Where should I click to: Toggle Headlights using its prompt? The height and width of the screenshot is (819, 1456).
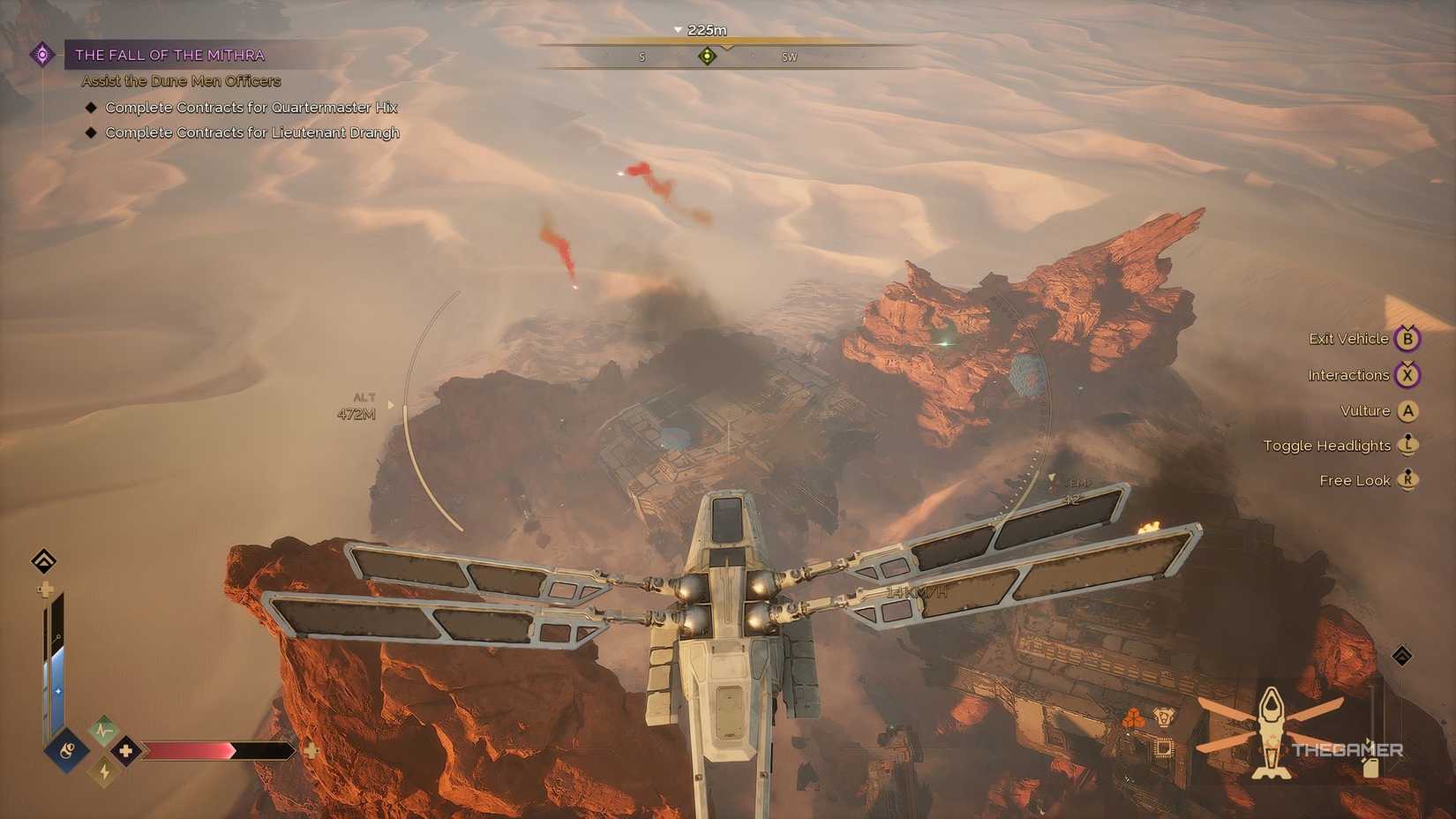[x=1407, y=446]
